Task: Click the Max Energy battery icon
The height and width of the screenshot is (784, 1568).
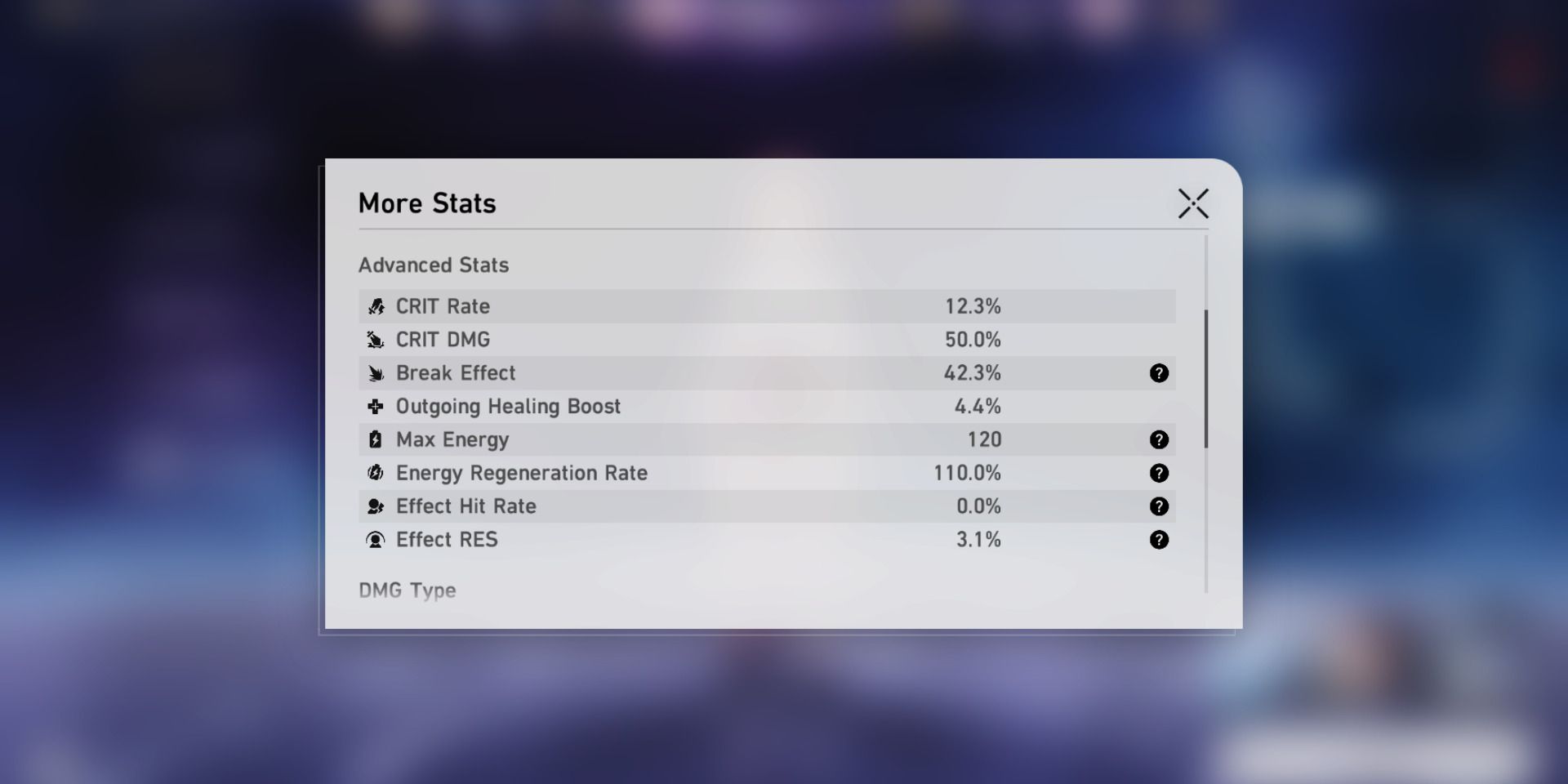Action: (375, 439)
